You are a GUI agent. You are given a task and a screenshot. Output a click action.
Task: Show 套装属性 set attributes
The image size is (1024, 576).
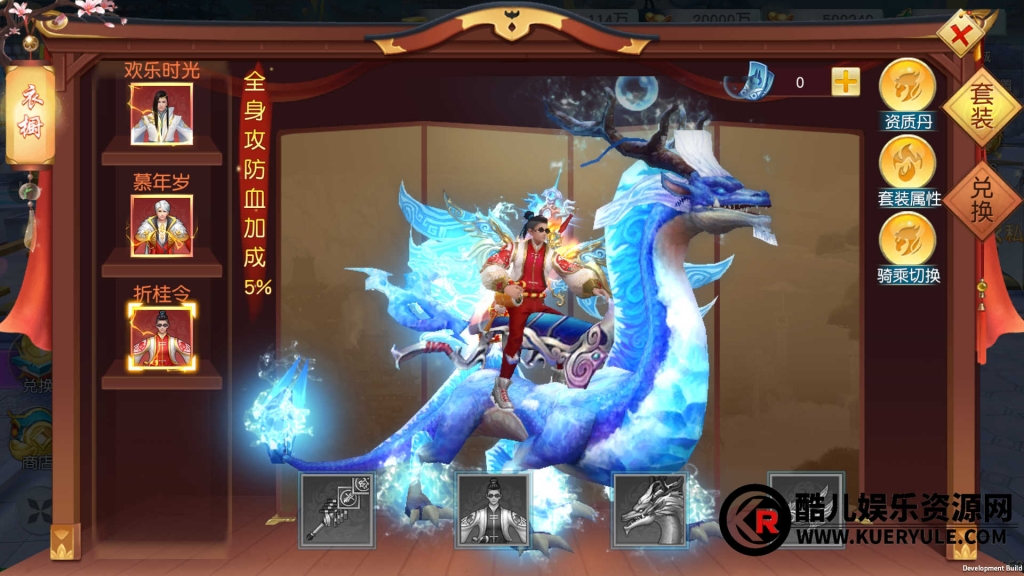(907, 163)
